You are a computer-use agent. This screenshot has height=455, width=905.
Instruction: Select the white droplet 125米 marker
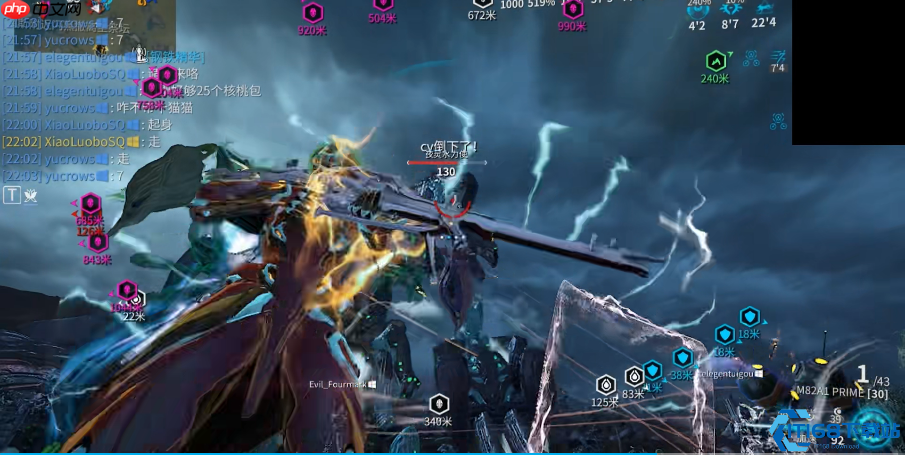click(x=605, y=385)
